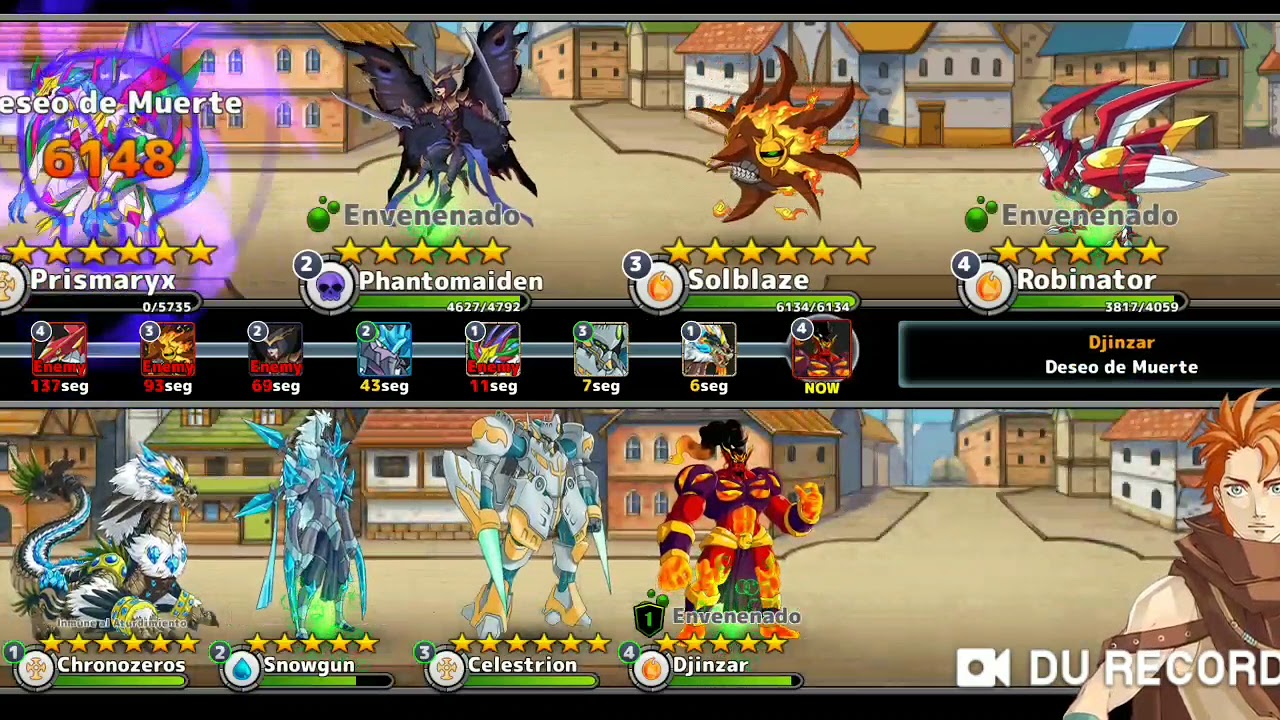This screenshot has width=1280, height=720.
Task: Click the Djinzar Deseo de Muerte skill banner
Action: pos(1120,355)
